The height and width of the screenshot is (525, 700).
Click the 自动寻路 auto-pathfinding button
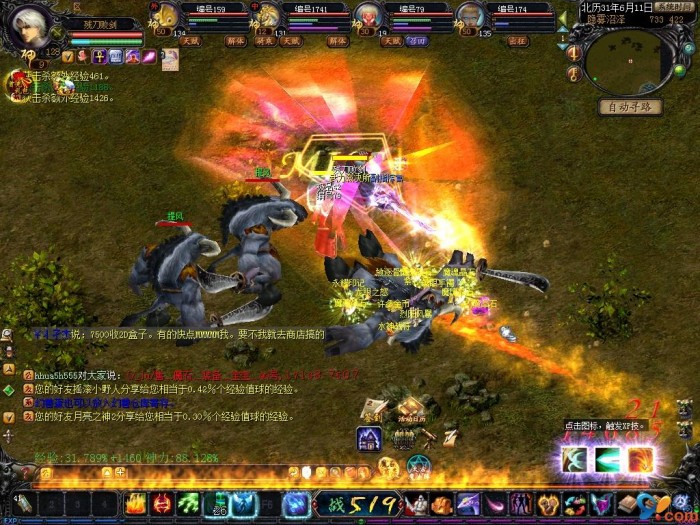[630, 107]
